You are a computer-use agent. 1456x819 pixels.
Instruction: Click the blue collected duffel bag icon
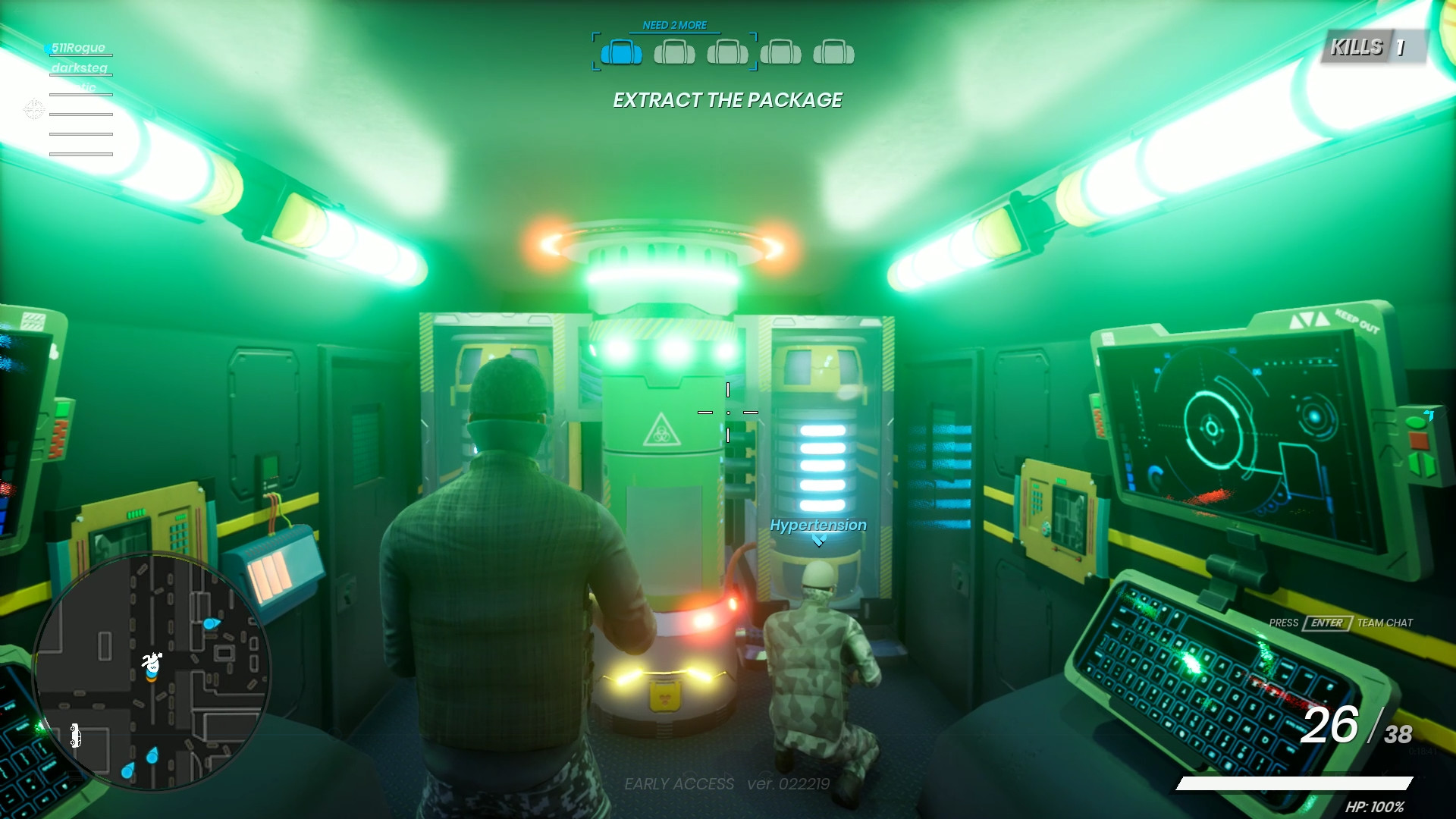click(x=622, y=53)
